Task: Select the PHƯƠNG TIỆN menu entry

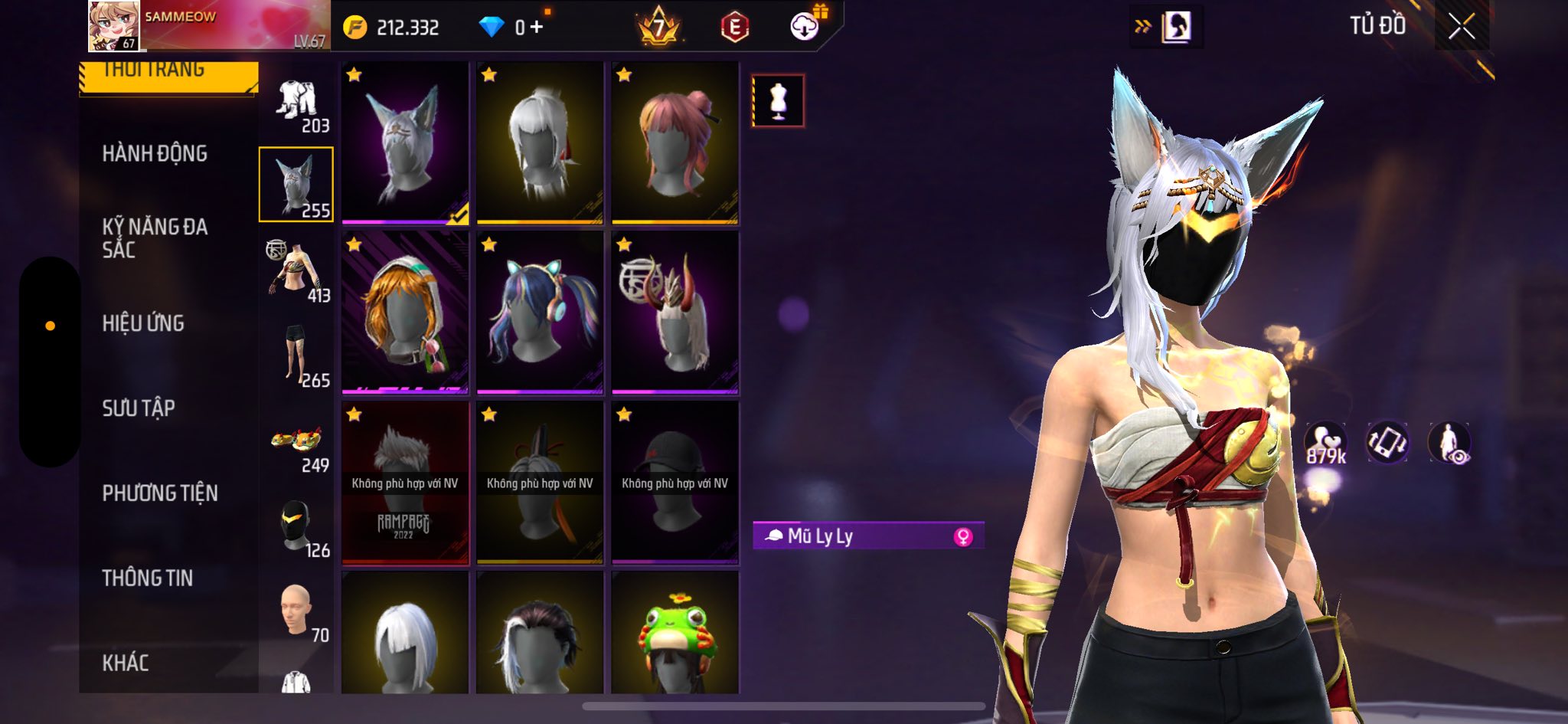Action: [160, 493]
